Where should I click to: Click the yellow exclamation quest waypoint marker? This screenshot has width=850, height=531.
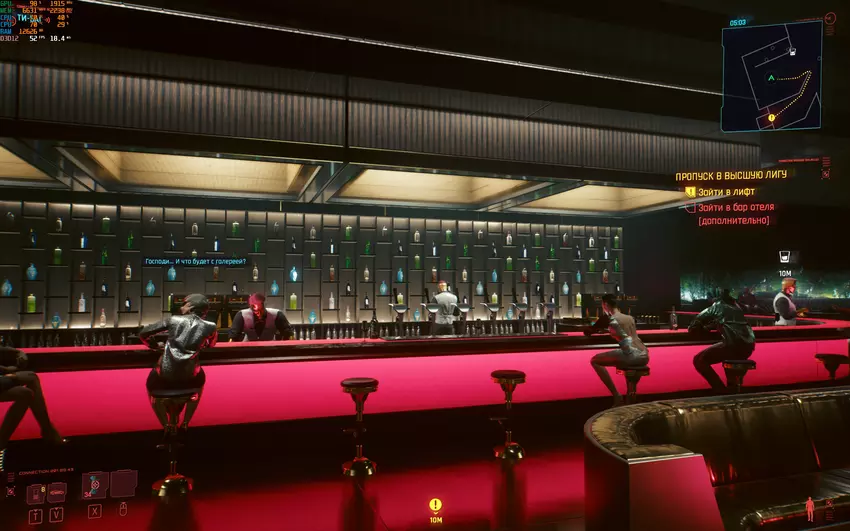click(435, 505)
